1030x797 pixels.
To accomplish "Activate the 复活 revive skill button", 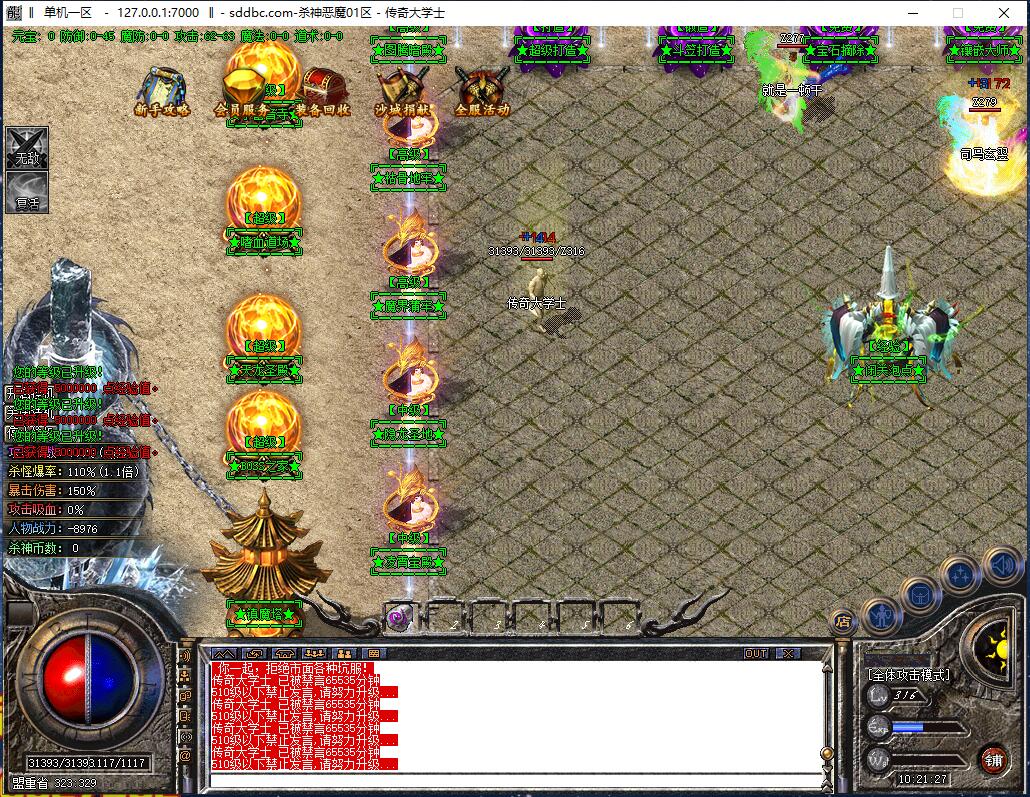I will 26,192.
